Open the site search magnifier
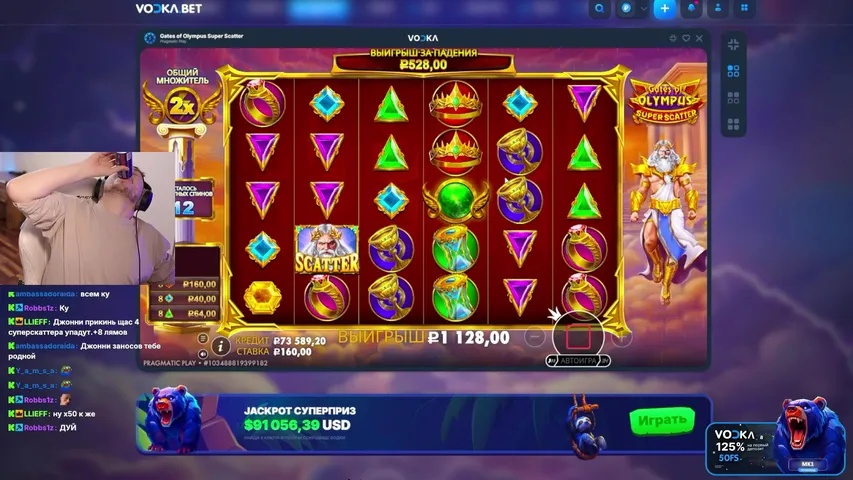The width and height of the screenshot is (853, 480). (599, 9)
